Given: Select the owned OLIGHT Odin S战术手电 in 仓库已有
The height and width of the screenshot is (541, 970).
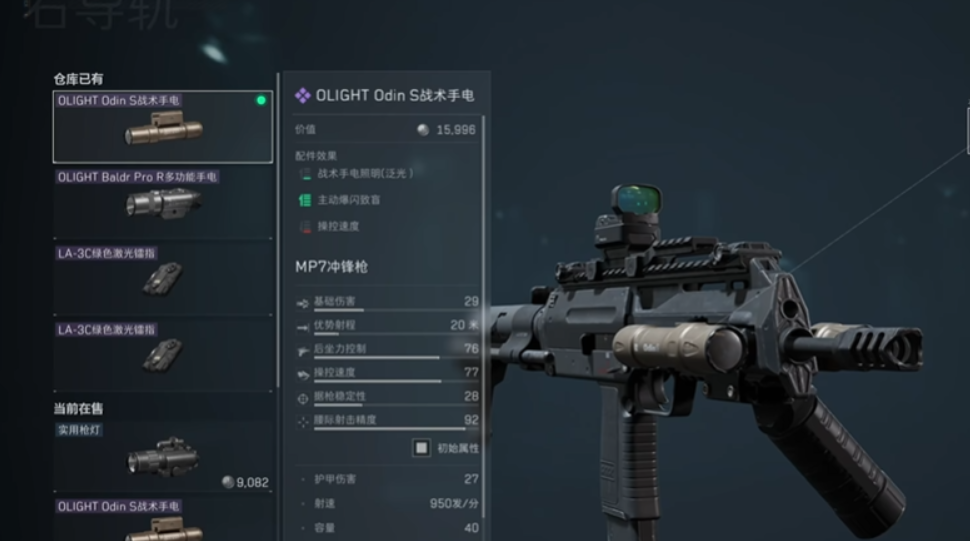Looking at the screenshot, I should click(x=162, y=127).
